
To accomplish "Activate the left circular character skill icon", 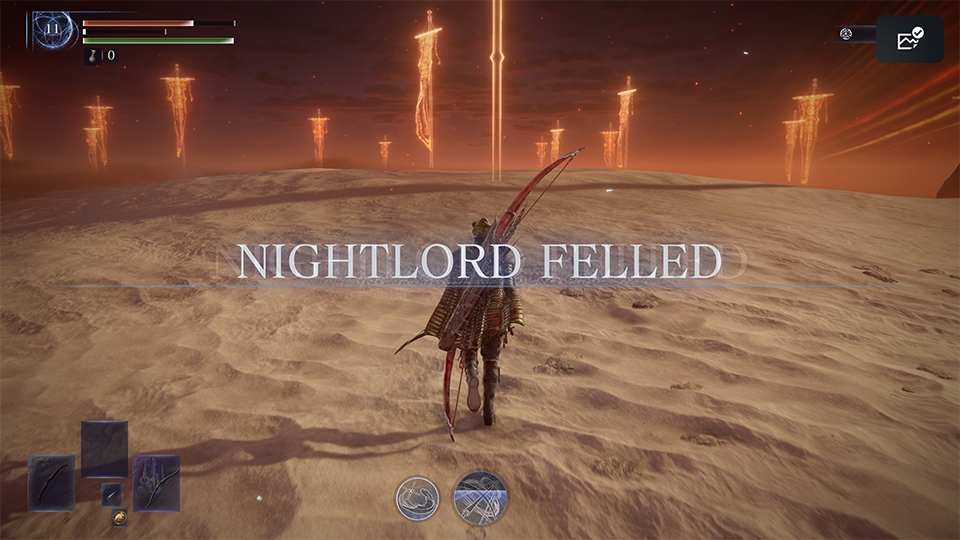I will [416, 498].
